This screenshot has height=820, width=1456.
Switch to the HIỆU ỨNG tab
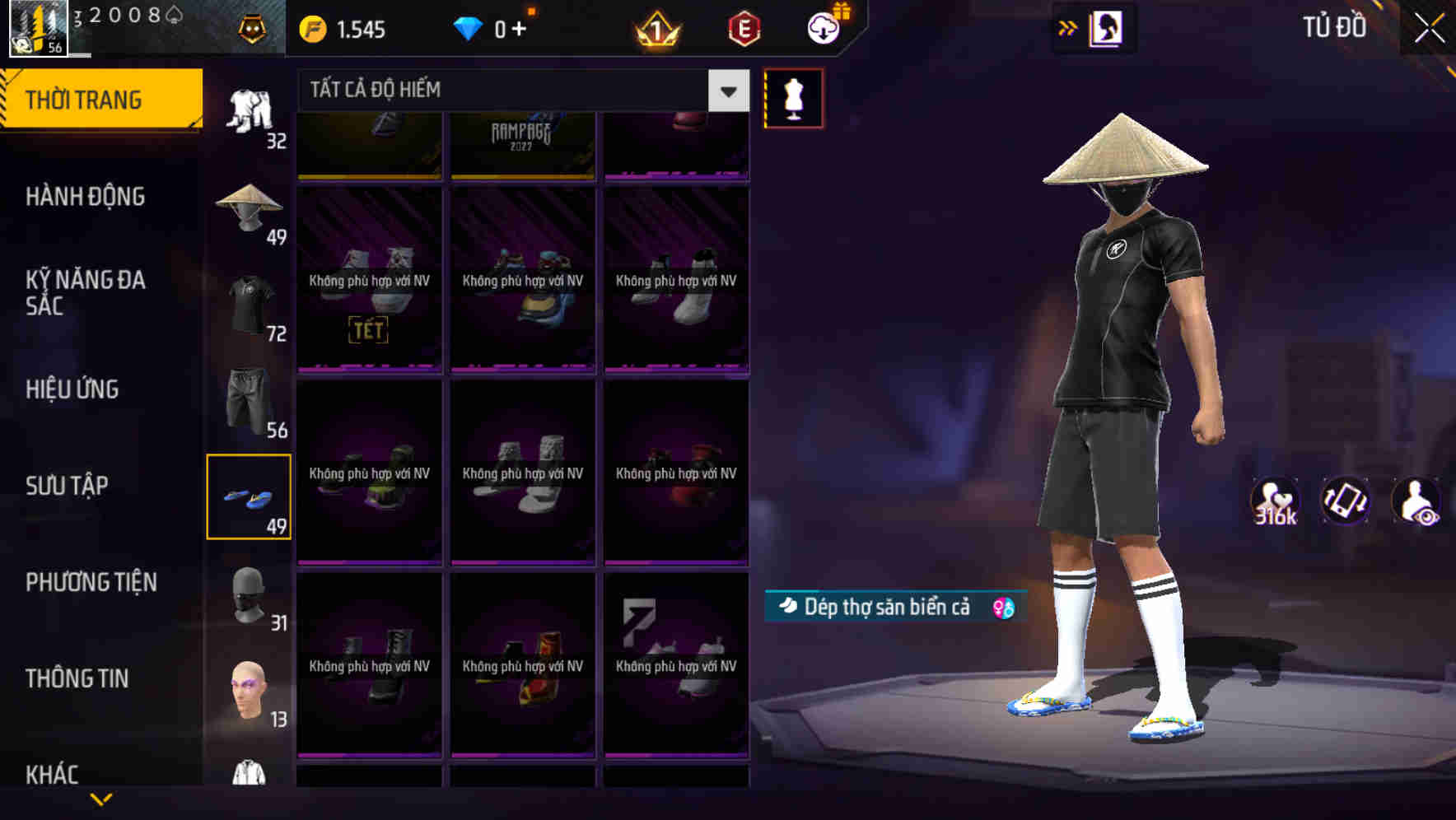pos(72,389)
